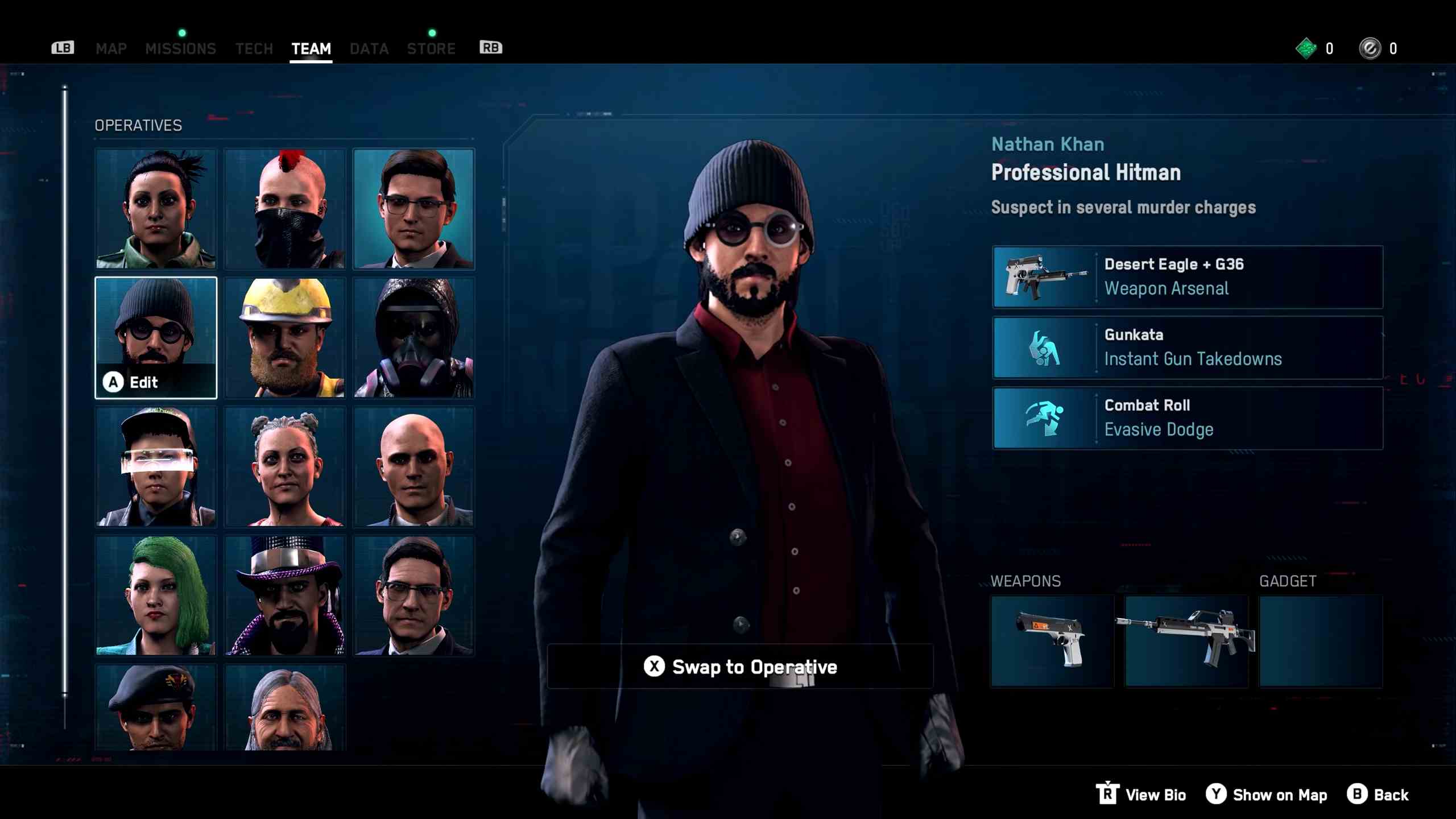
Task: Open the STORE tab
Action: (x=431, y=48)
